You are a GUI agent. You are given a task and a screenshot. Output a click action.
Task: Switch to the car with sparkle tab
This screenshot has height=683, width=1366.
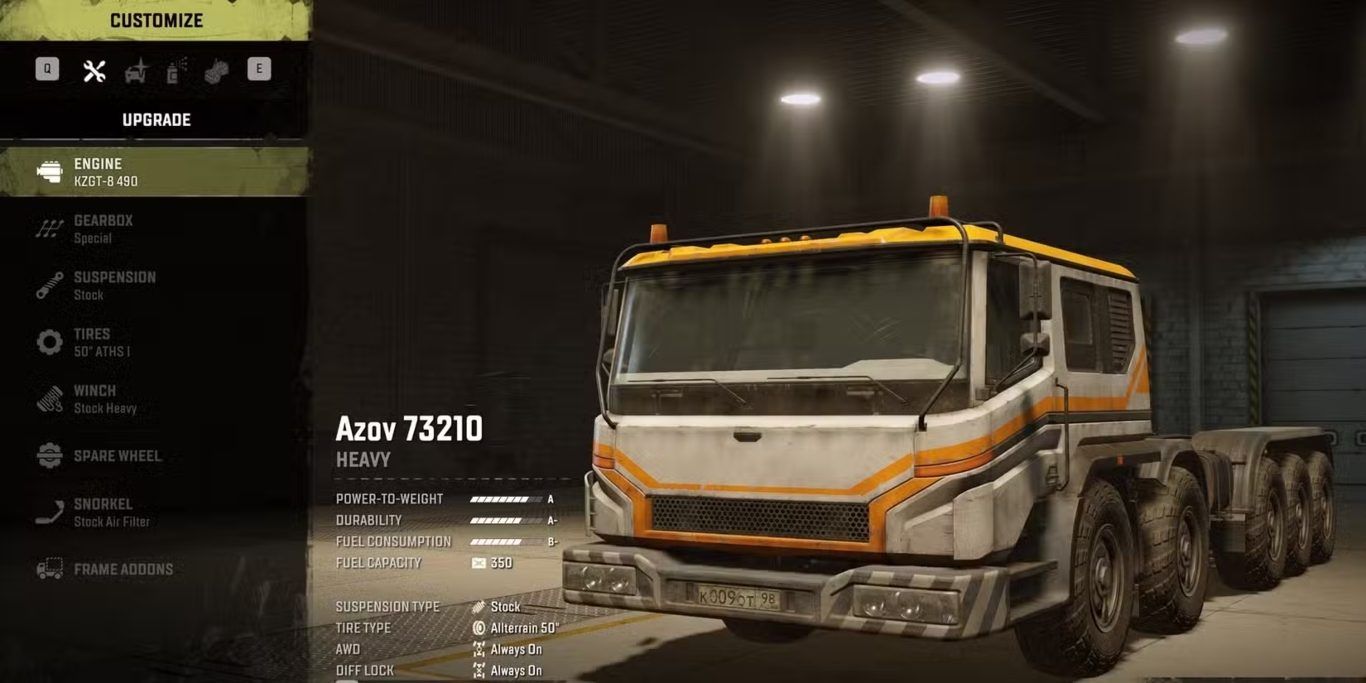click(136, 70)
